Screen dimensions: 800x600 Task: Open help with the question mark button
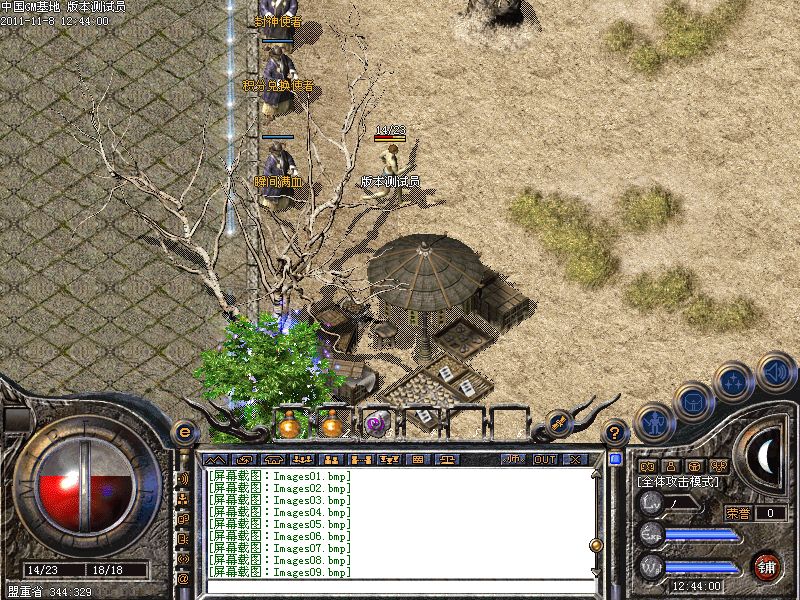point(616,433)
